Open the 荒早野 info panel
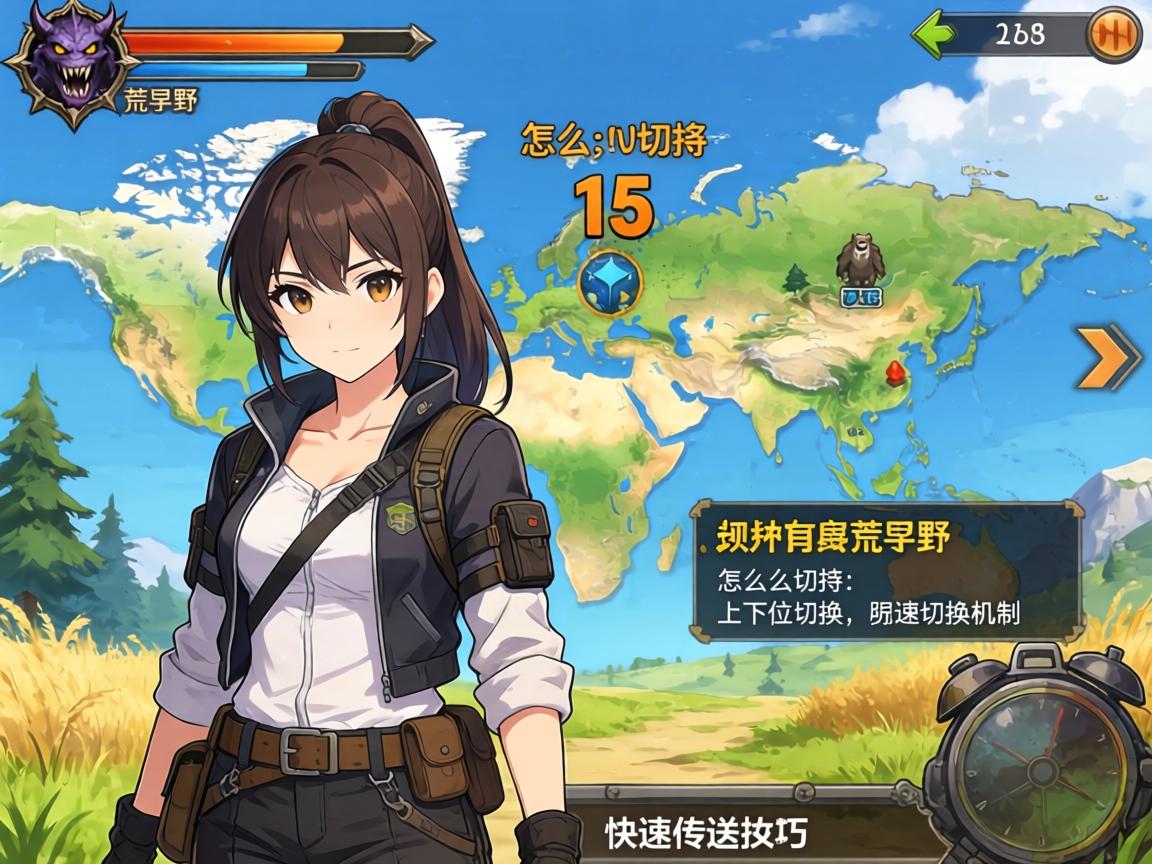This screenshot has width=1152, height=864. [x=886, y=572]
